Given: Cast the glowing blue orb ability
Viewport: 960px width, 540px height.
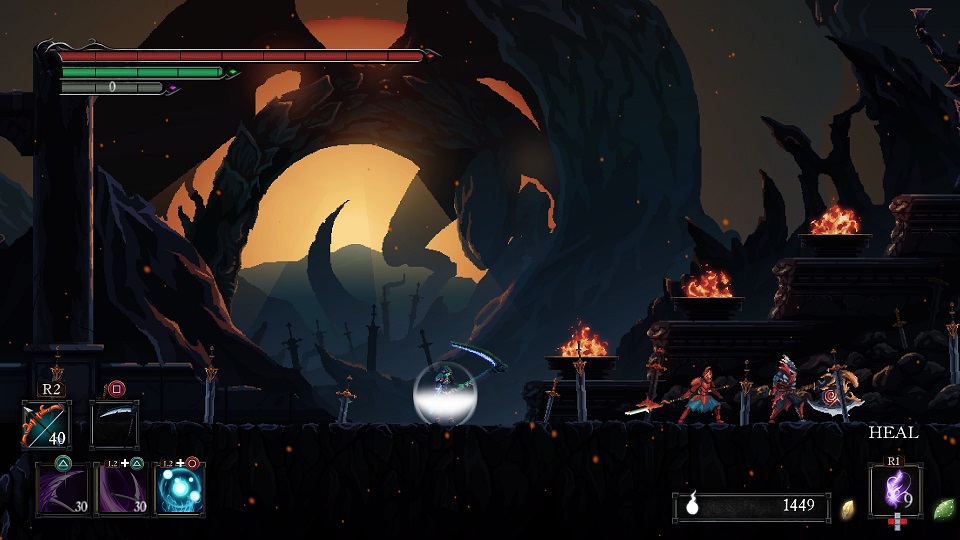Looking at the screenshot, I should coord(181,490).
